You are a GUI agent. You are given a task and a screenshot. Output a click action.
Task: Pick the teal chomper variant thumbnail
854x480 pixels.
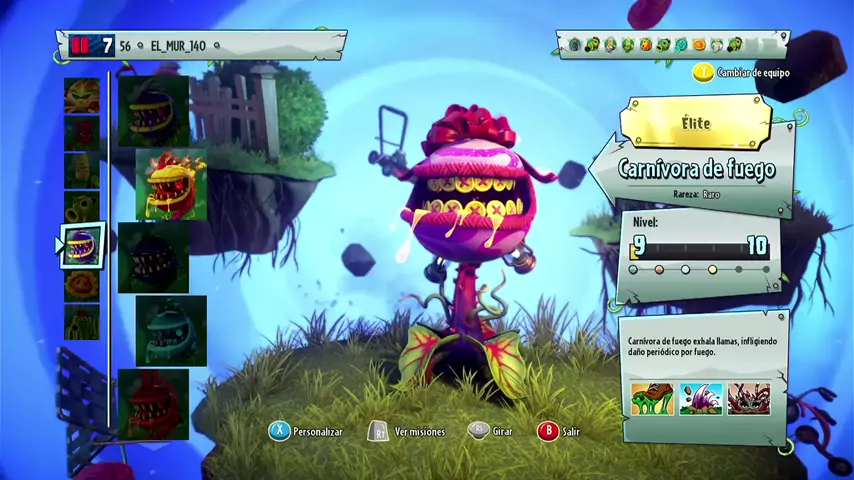171,331
